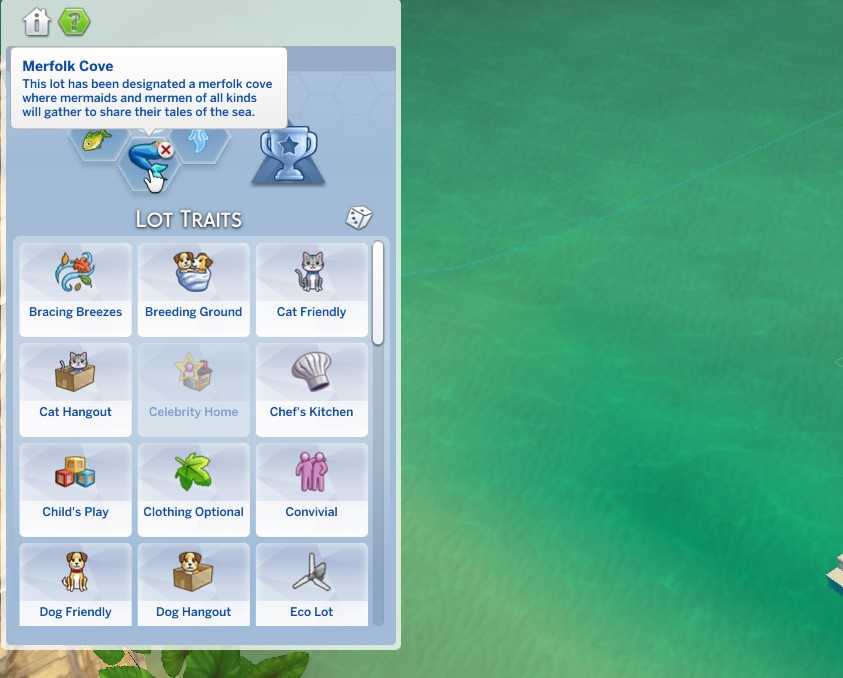The height and width of the screenshot is (678, 843).
Task: Select the Eco Lot trait
Action: [x=311, y=585]
